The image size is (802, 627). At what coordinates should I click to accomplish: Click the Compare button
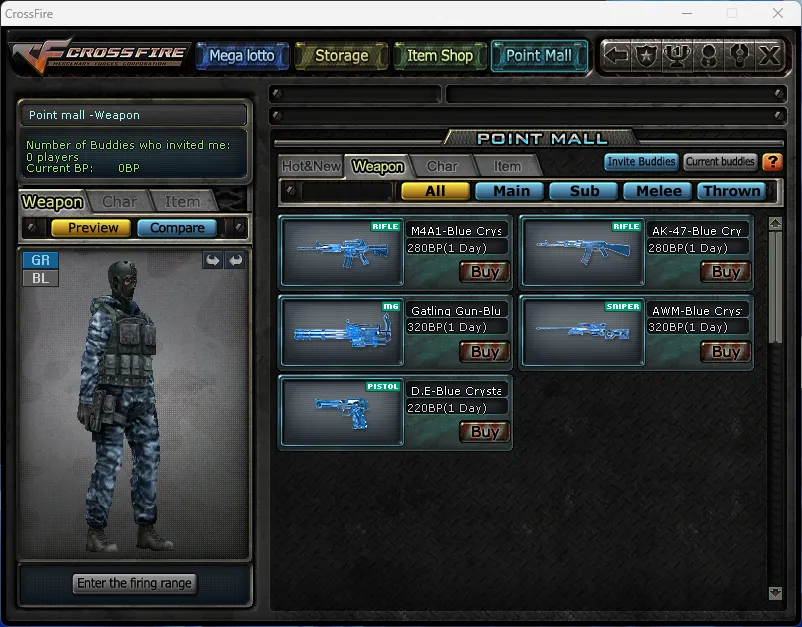pos(177,228)
